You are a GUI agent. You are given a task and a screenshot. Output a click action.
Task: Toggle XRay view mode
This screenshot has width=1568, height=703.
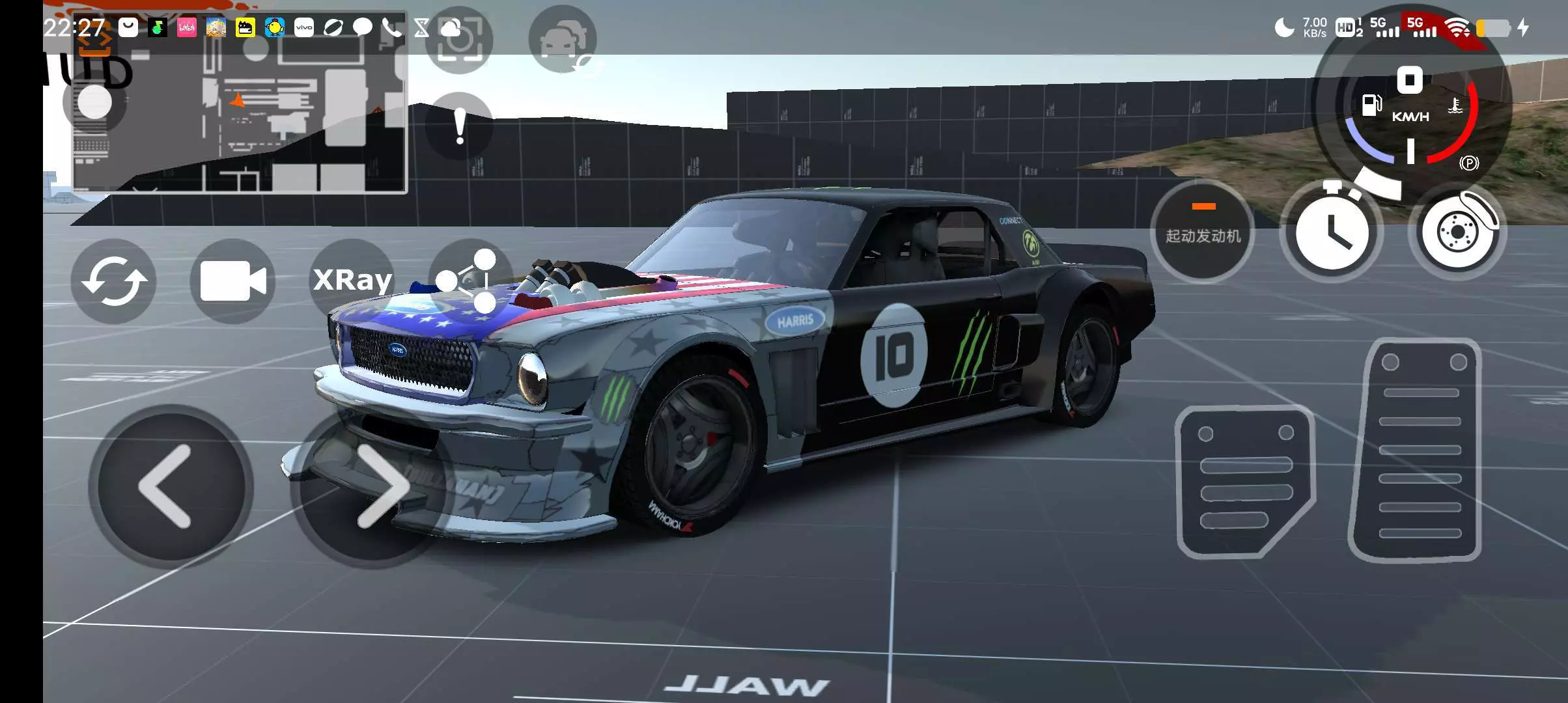pyautogui.click(x=352, y=281)
